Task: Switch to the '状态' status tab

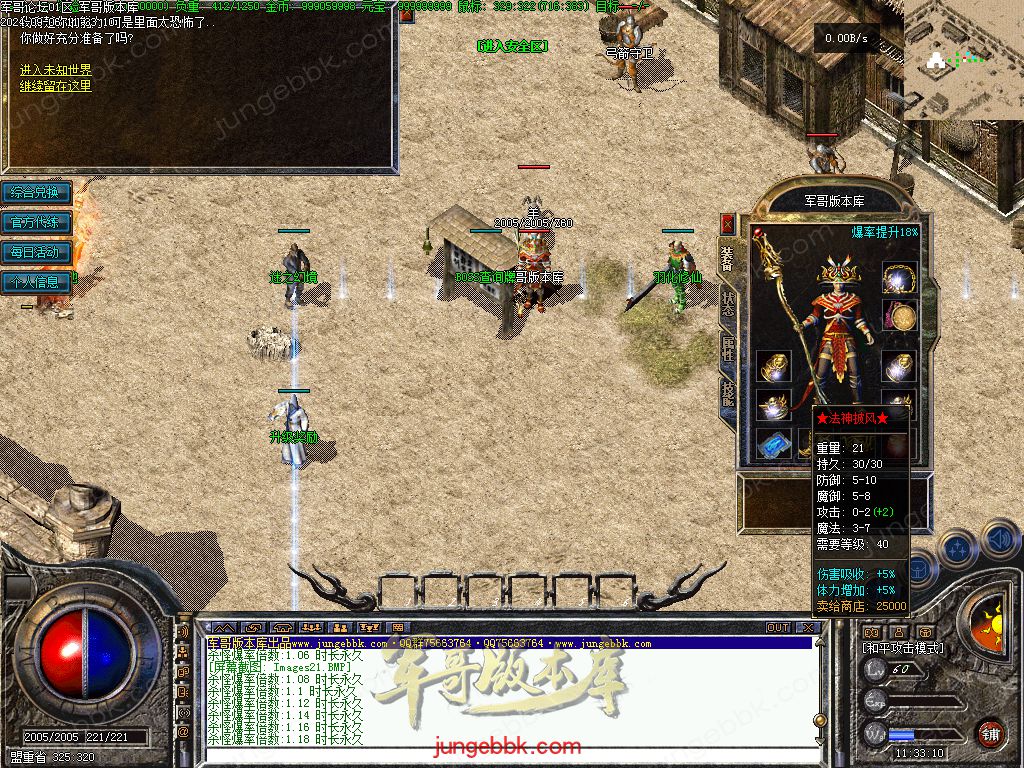Action: click(727, 305)
